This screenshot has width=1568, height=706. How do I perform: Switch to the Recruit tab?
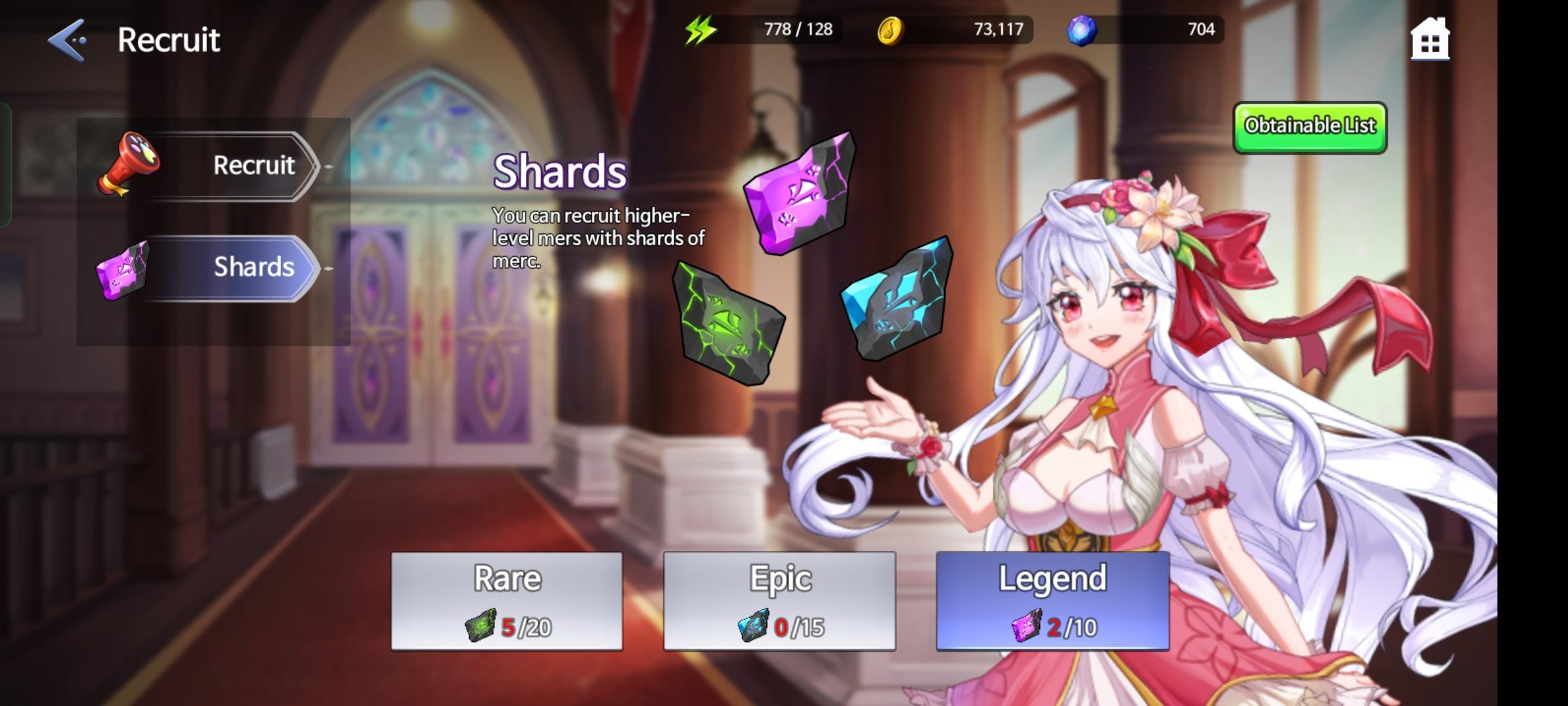pos(253,165)
